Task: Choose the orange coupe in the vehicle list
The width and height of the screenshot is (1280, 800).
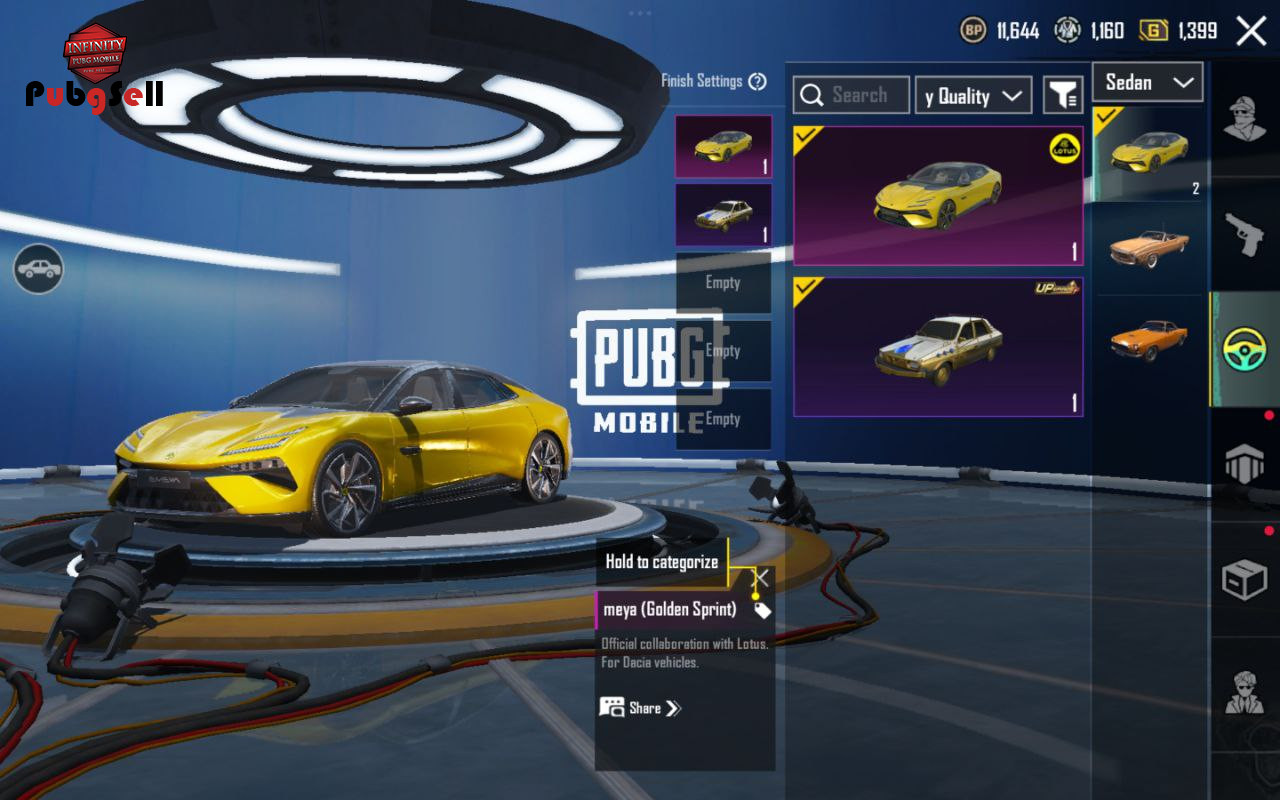Action: (x=1149, y=340)
